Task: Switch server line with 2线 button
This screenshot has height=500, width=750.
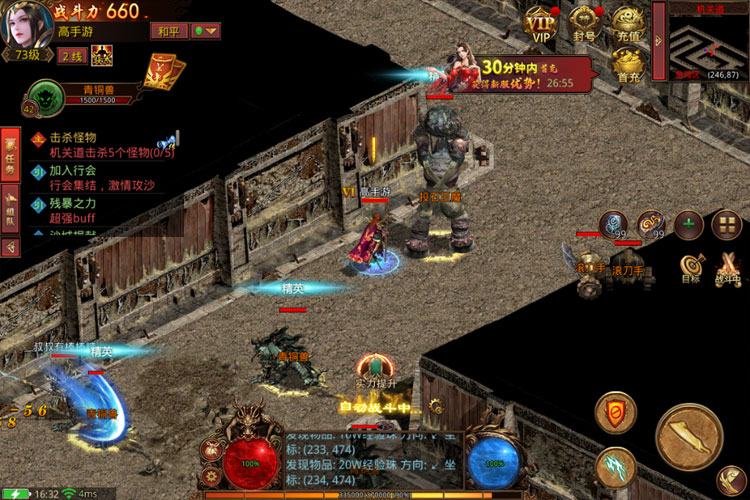Action: click(x=72, y=56)
